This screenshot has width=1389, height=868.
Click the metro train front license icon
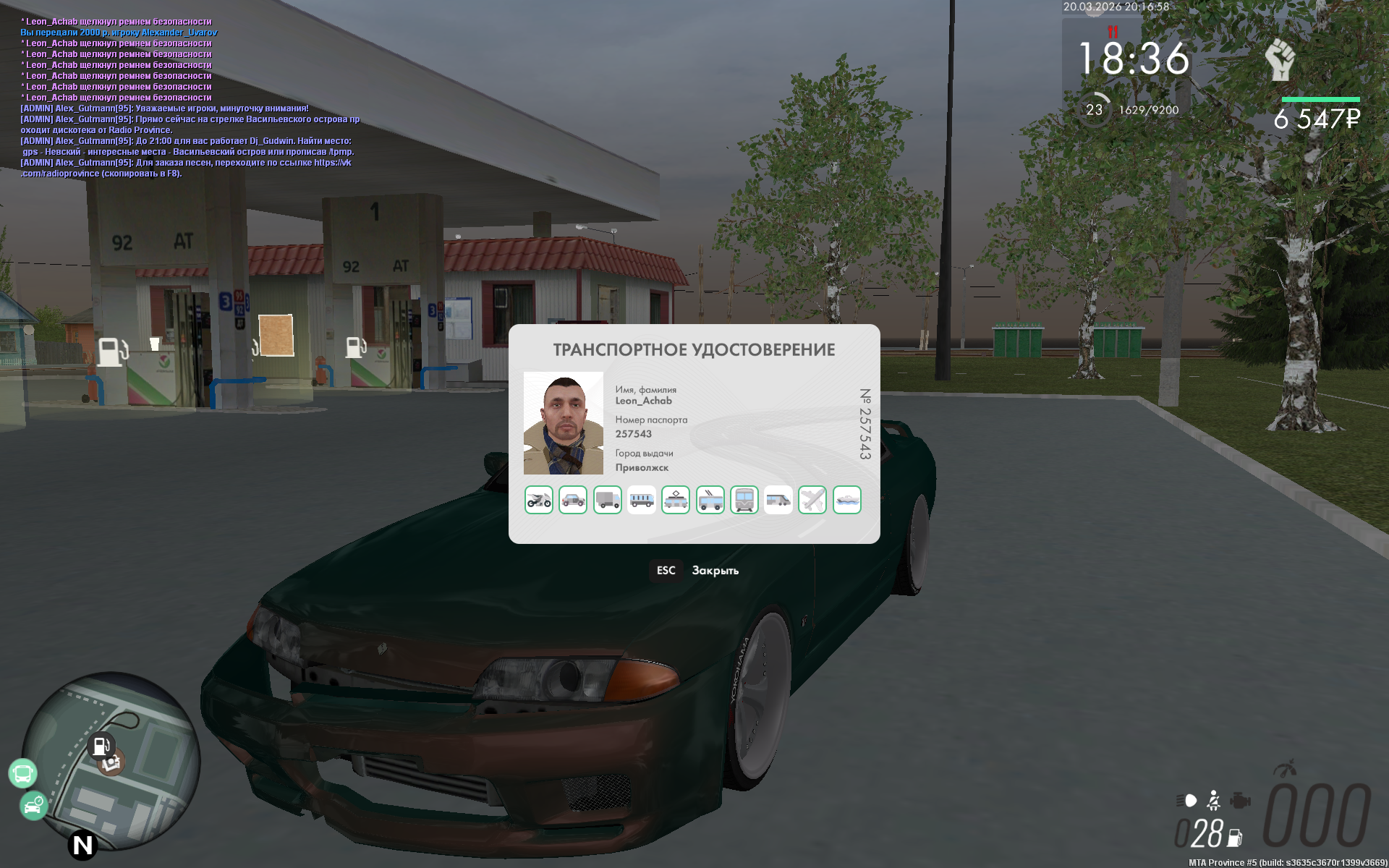(x=744, y=500)
